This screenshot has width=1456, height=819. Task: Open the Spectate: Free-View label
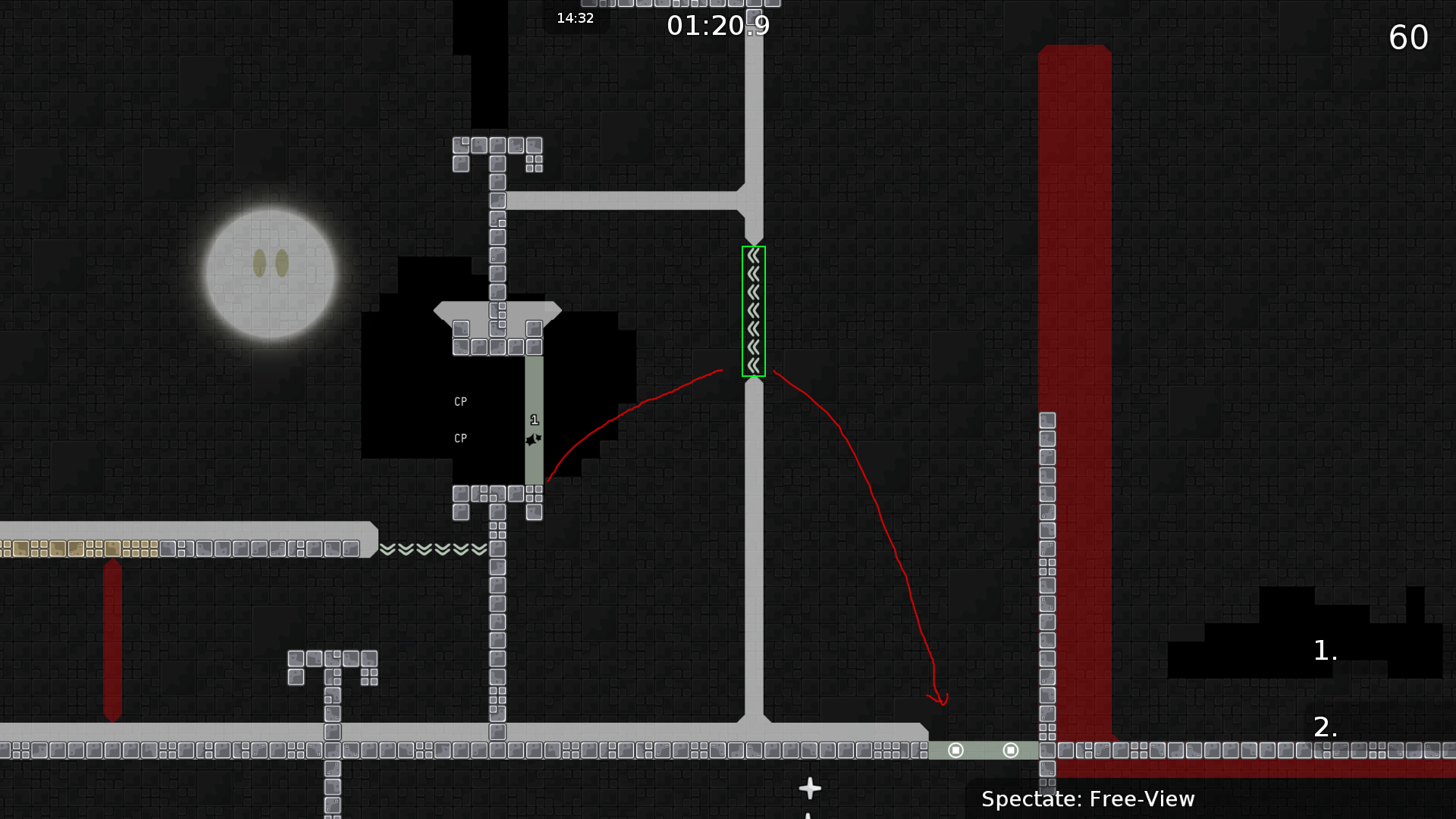click(x=1088, y=799)
